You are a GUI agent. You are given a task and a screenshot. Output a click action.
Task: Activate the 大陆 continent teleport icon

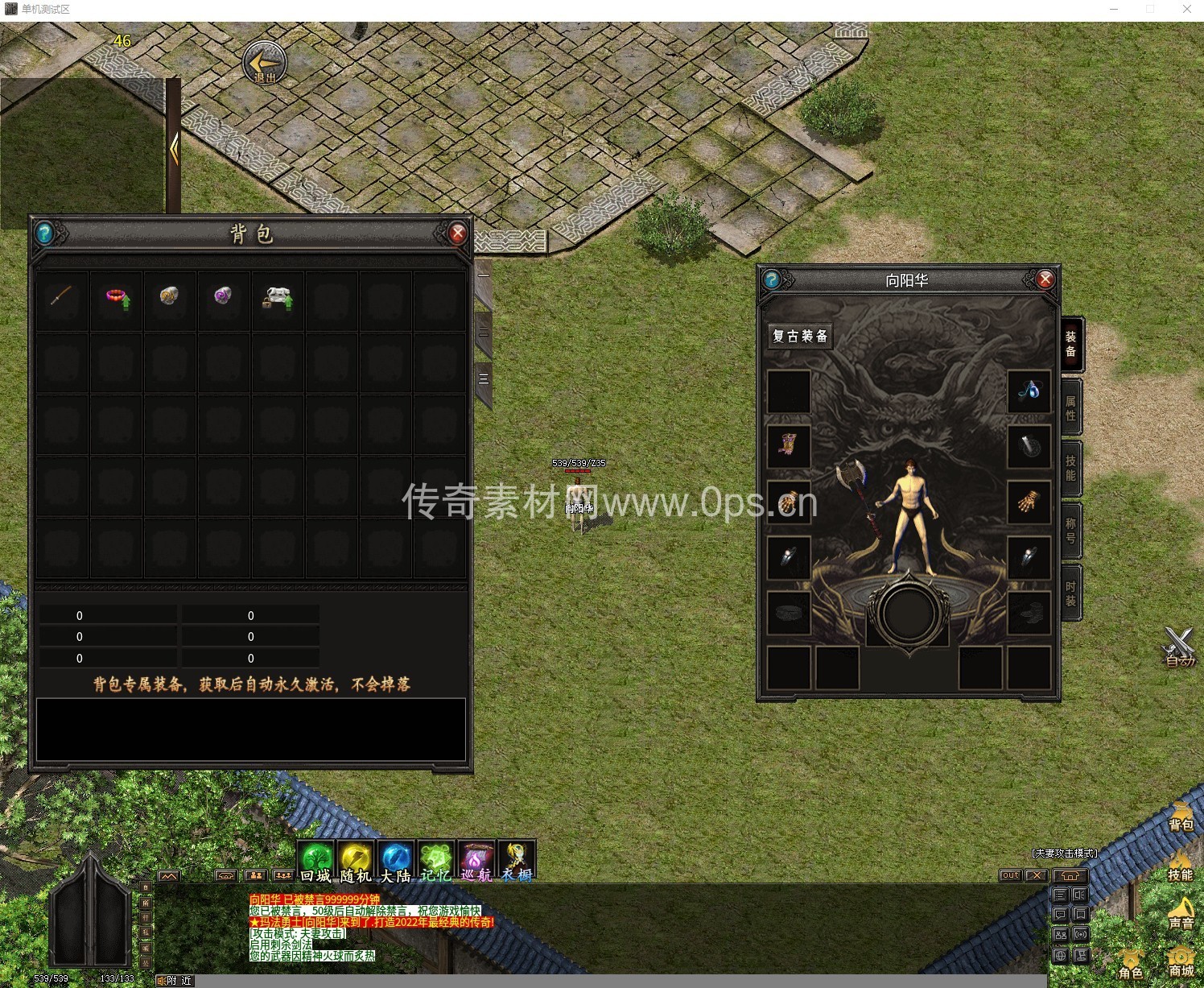[395, 862]
